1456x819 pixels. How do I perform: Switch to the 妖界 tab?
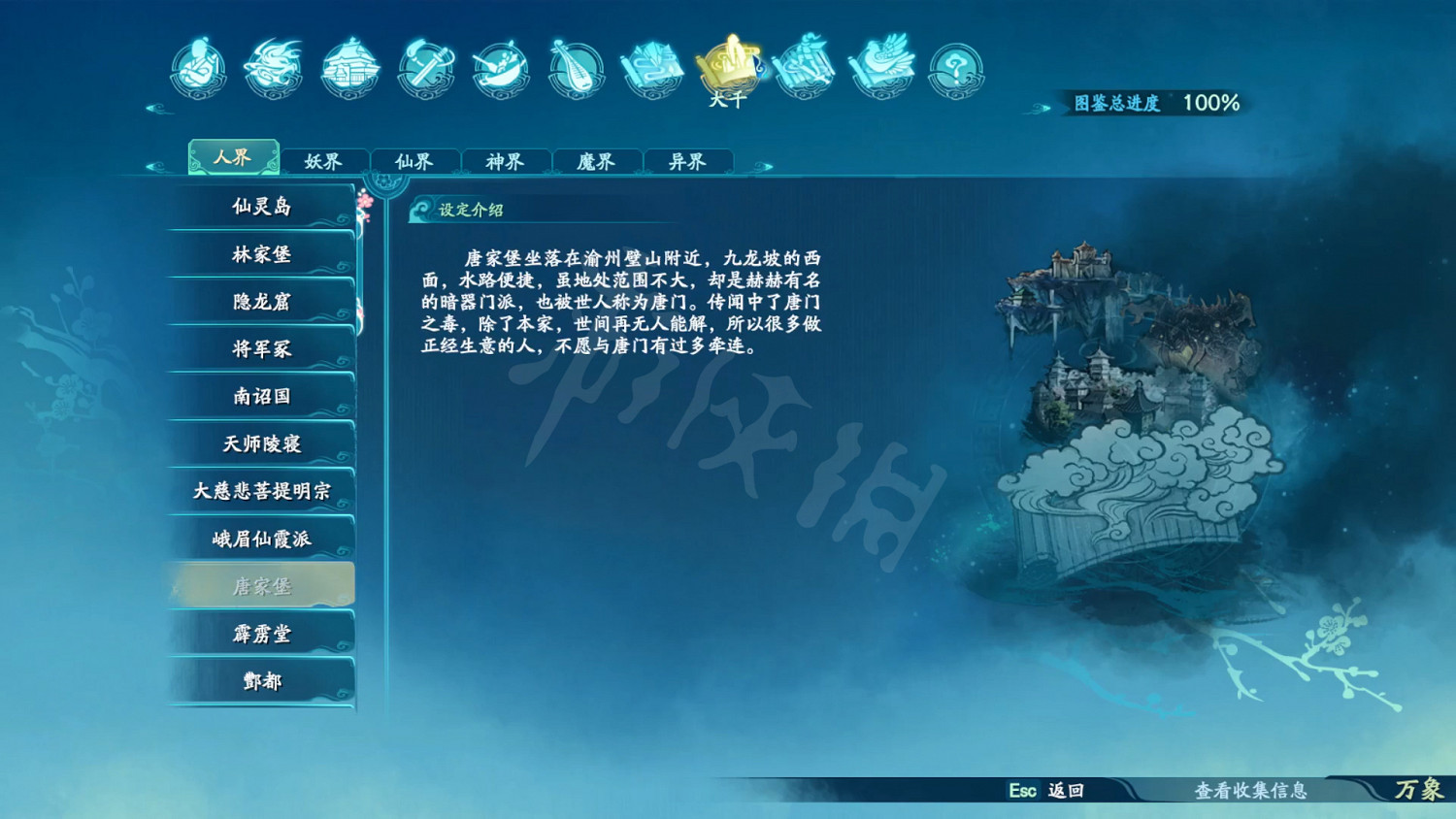(x=324, y=160)
